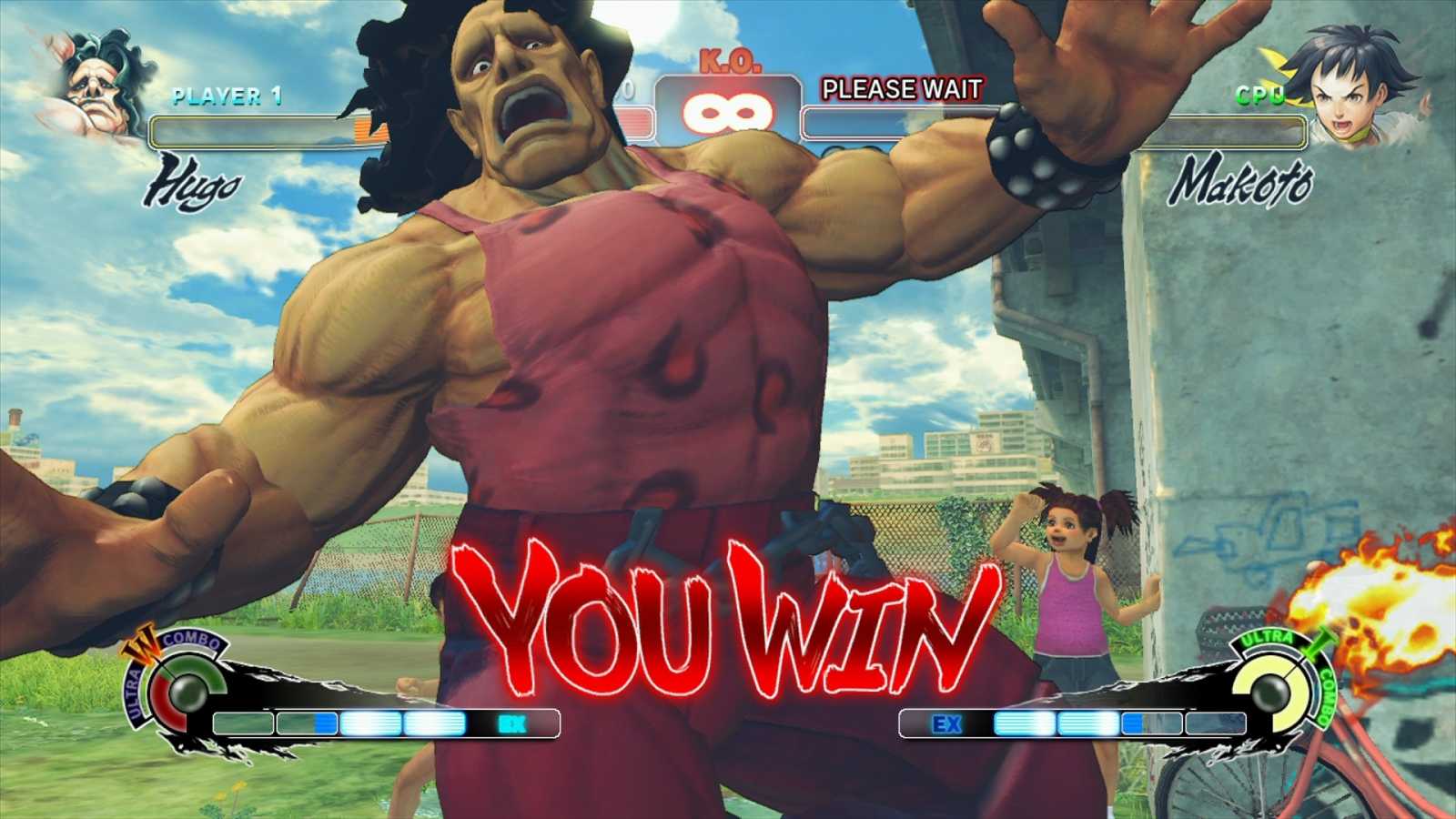The image size is (1456, 819).
Task: Toggle the PLEASE WAIT status banner
Action: coord(903,89)
